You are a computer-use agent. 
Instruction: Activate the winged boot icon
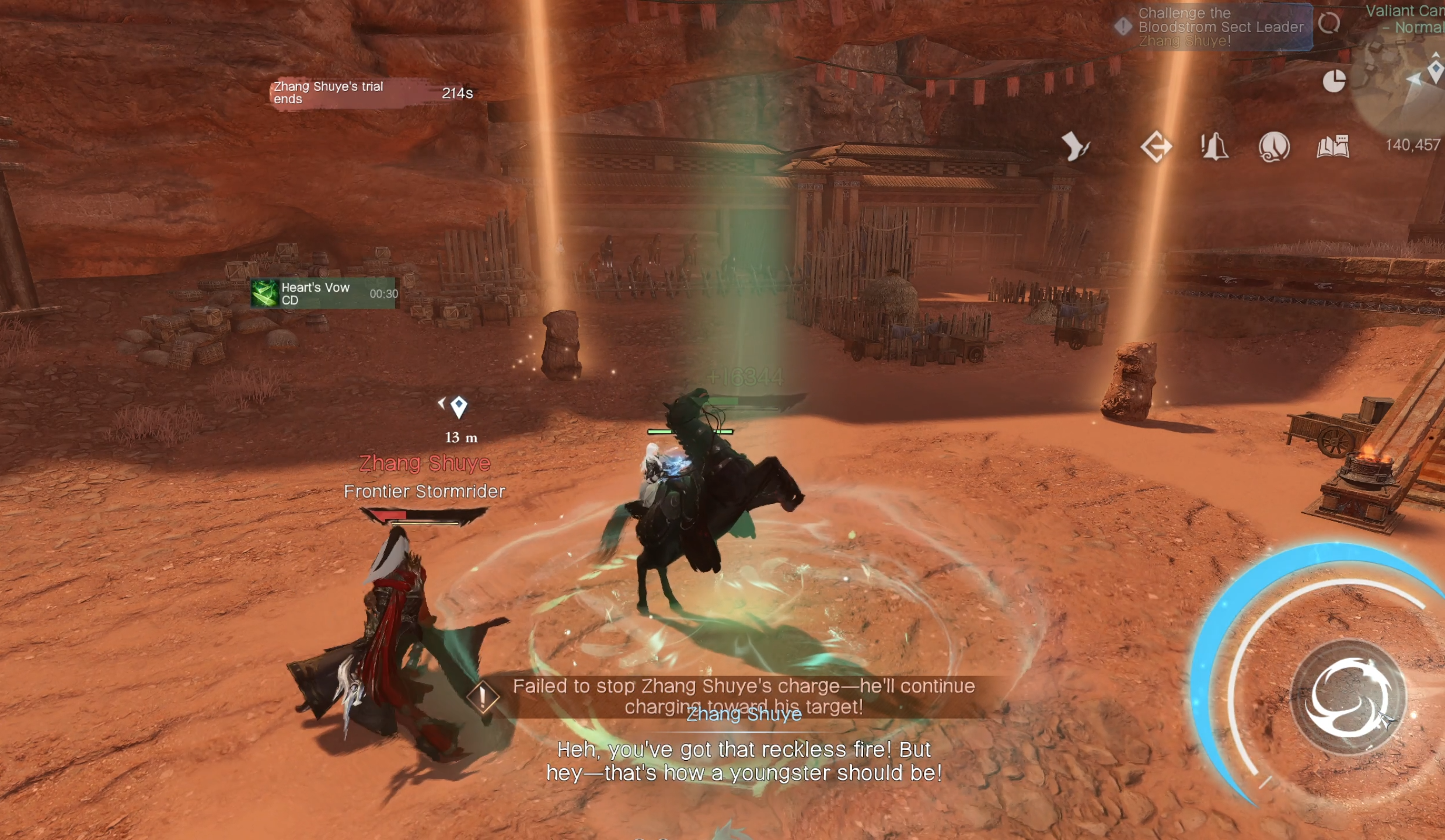coord(1074,146)
